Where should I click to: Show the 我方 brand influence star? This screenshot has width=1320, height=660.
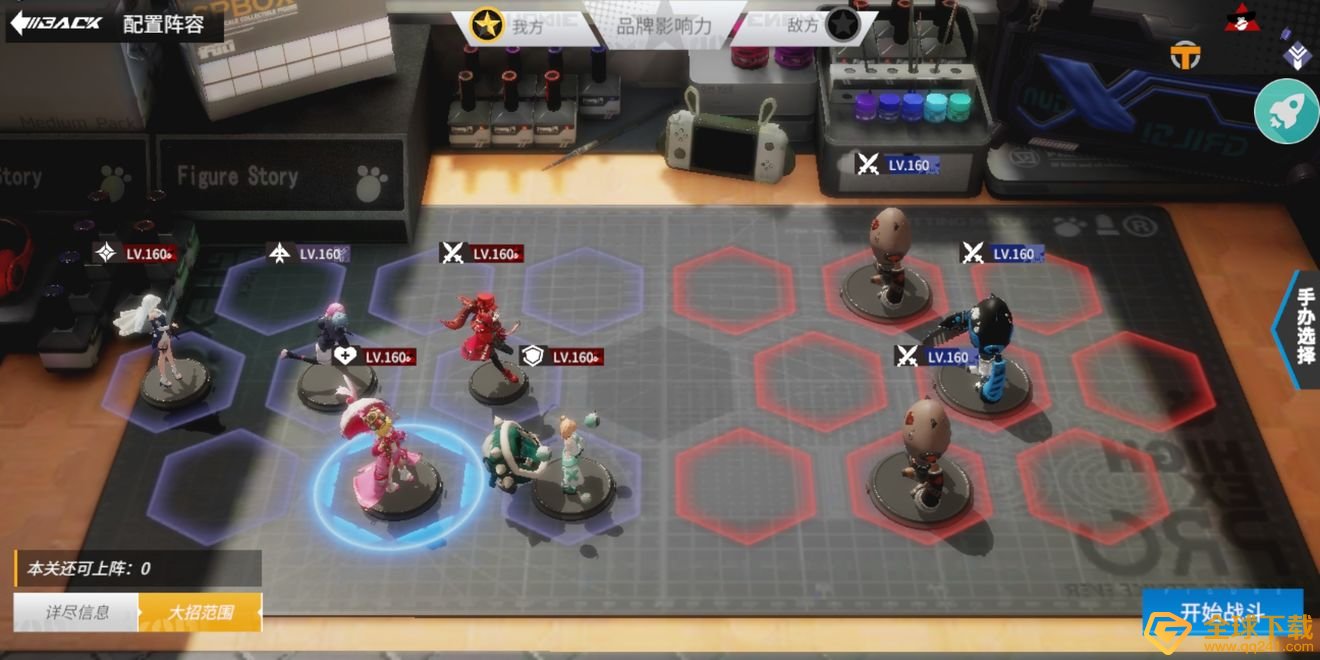(x=487, y=26)
